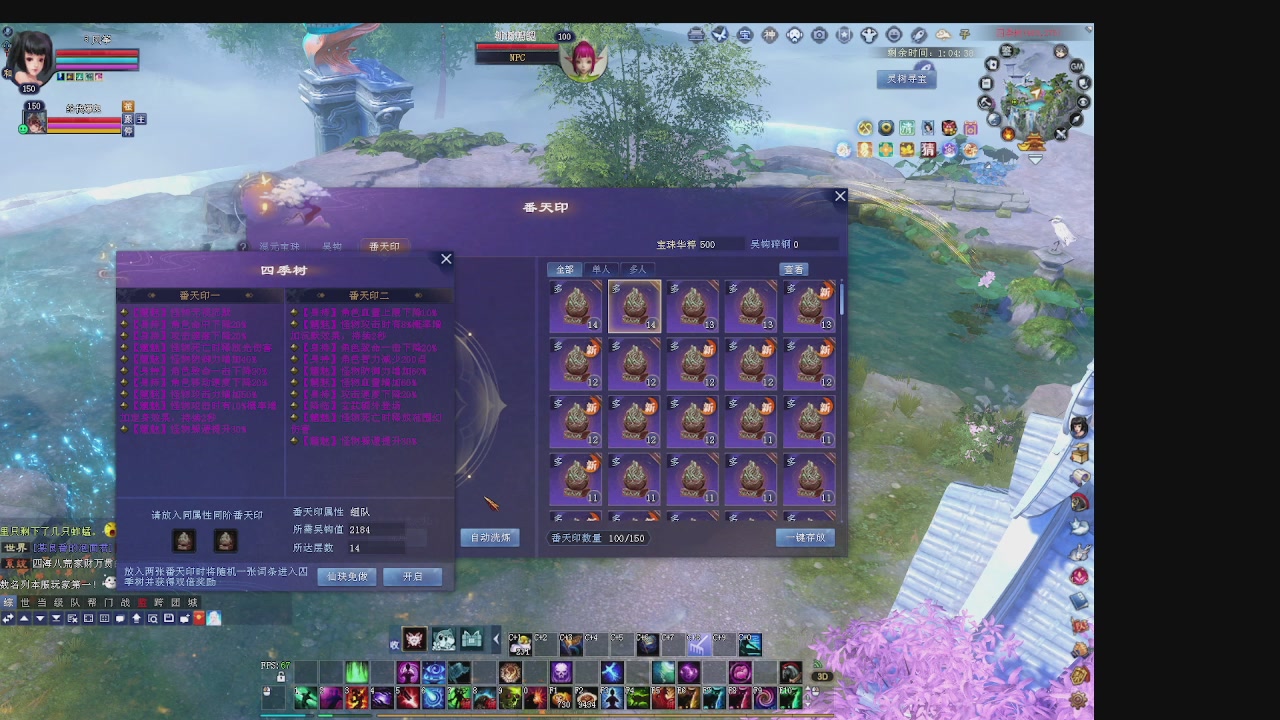Select the first level 14 seal item thumbnail
The width and height of the screenshot is (1280, 720).
(x=575, y=305)
